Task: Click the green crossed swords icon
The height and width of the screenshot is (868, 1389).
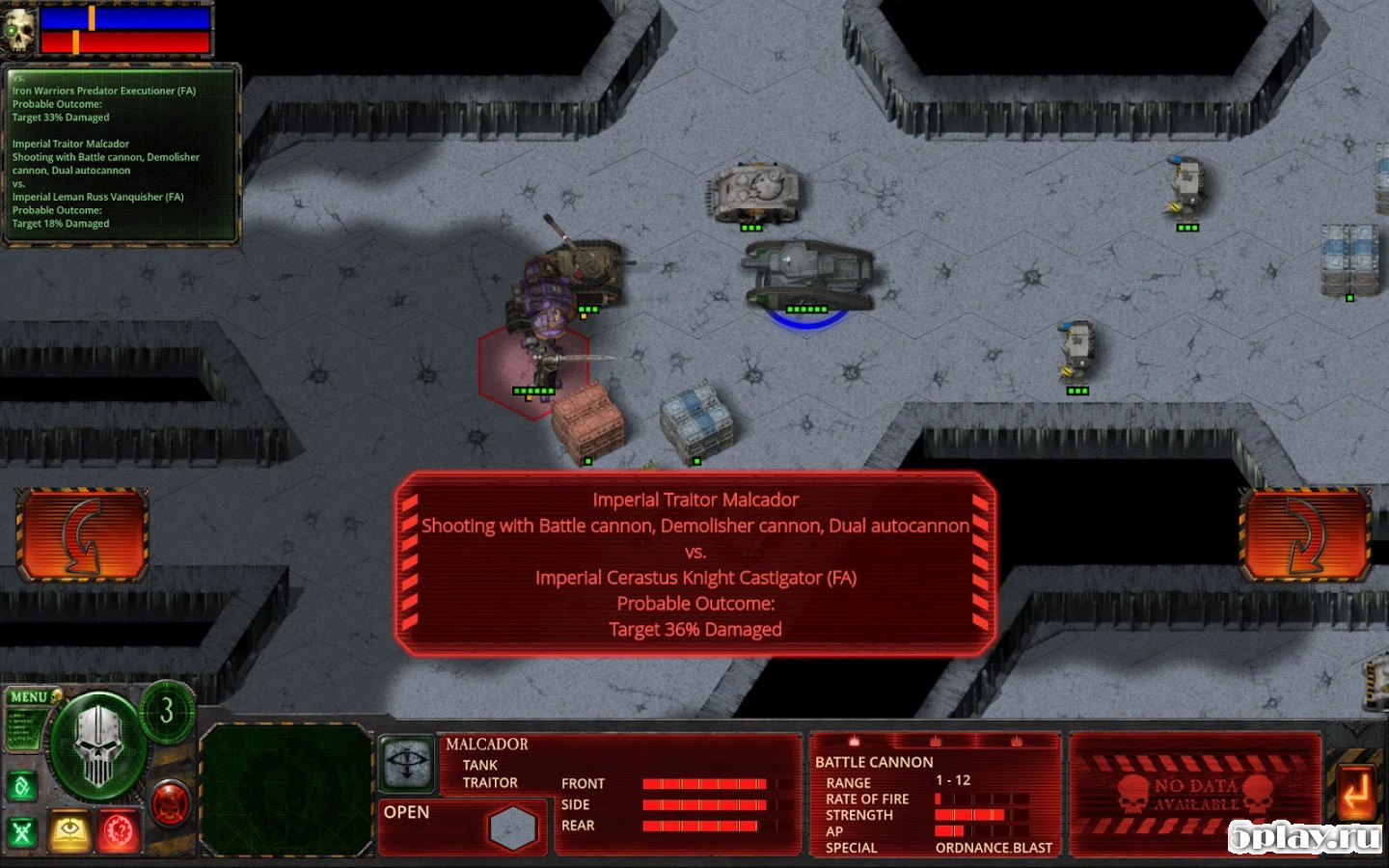Action: [22, 831]
